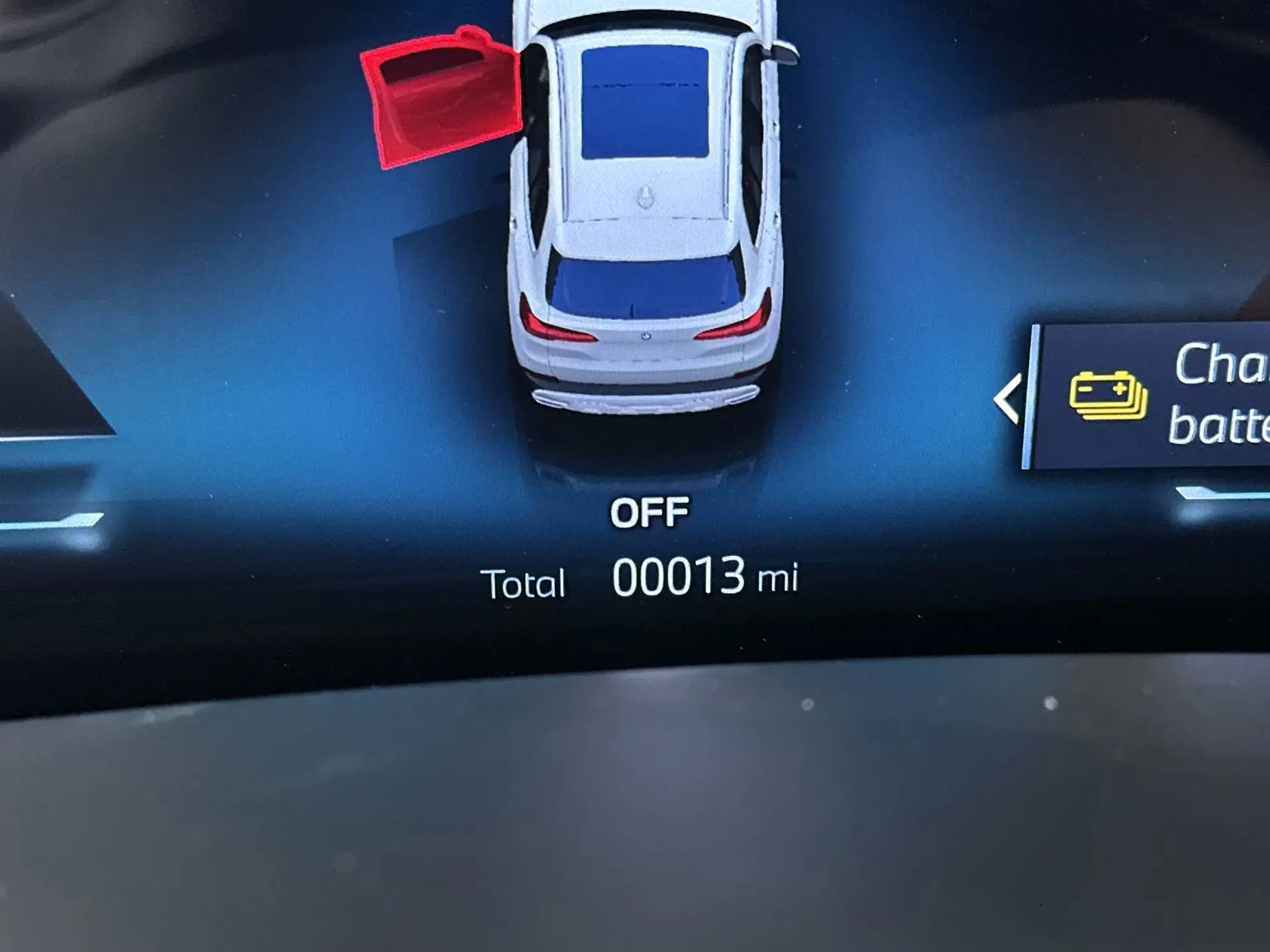This screenshot has height=952, width=1270.
Task: Select the yellow battery warning icon
Action: point(1108,395)
